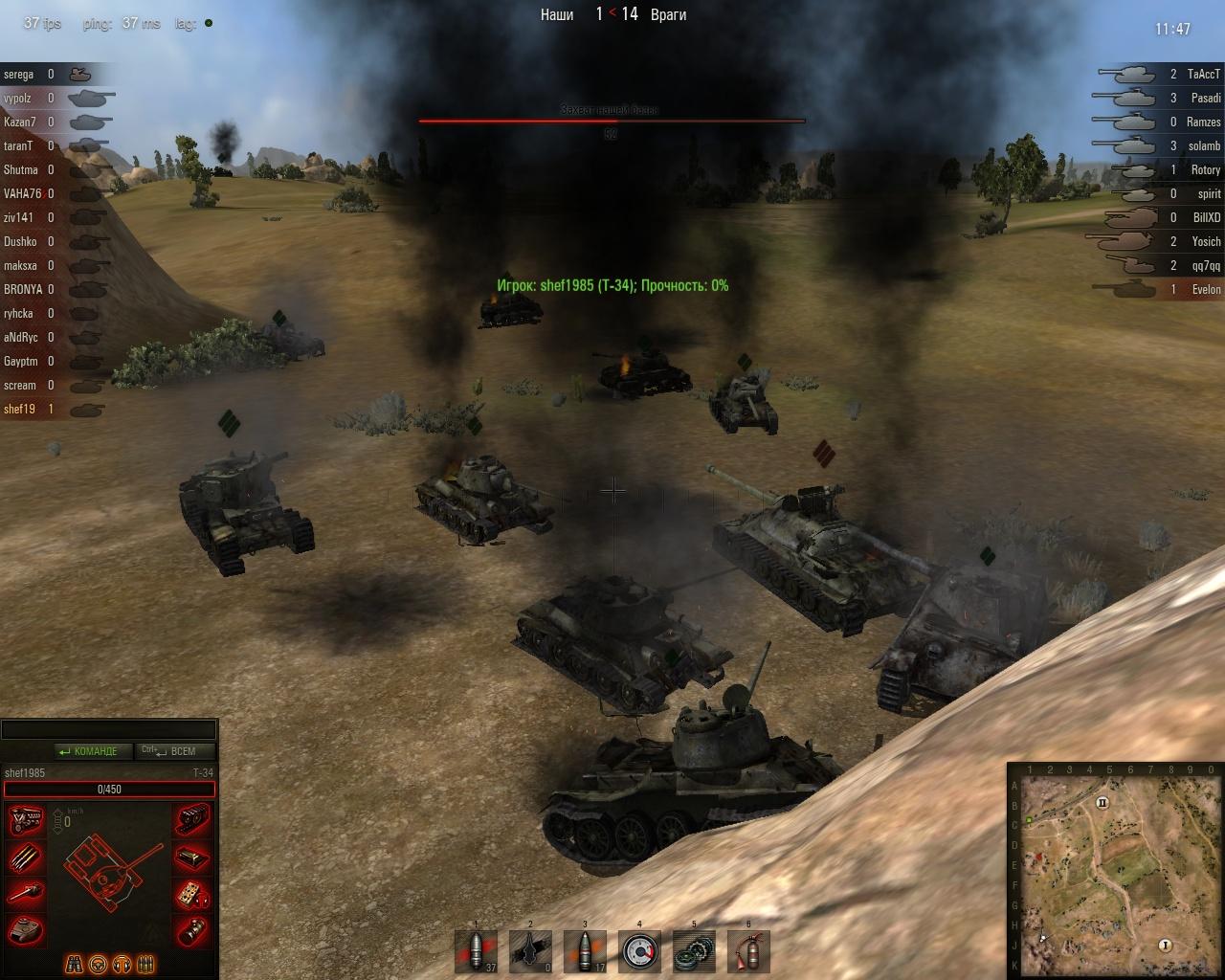Click the engine module damage icon
This screenshot has height=980, width=1225.
click(26, 821)
